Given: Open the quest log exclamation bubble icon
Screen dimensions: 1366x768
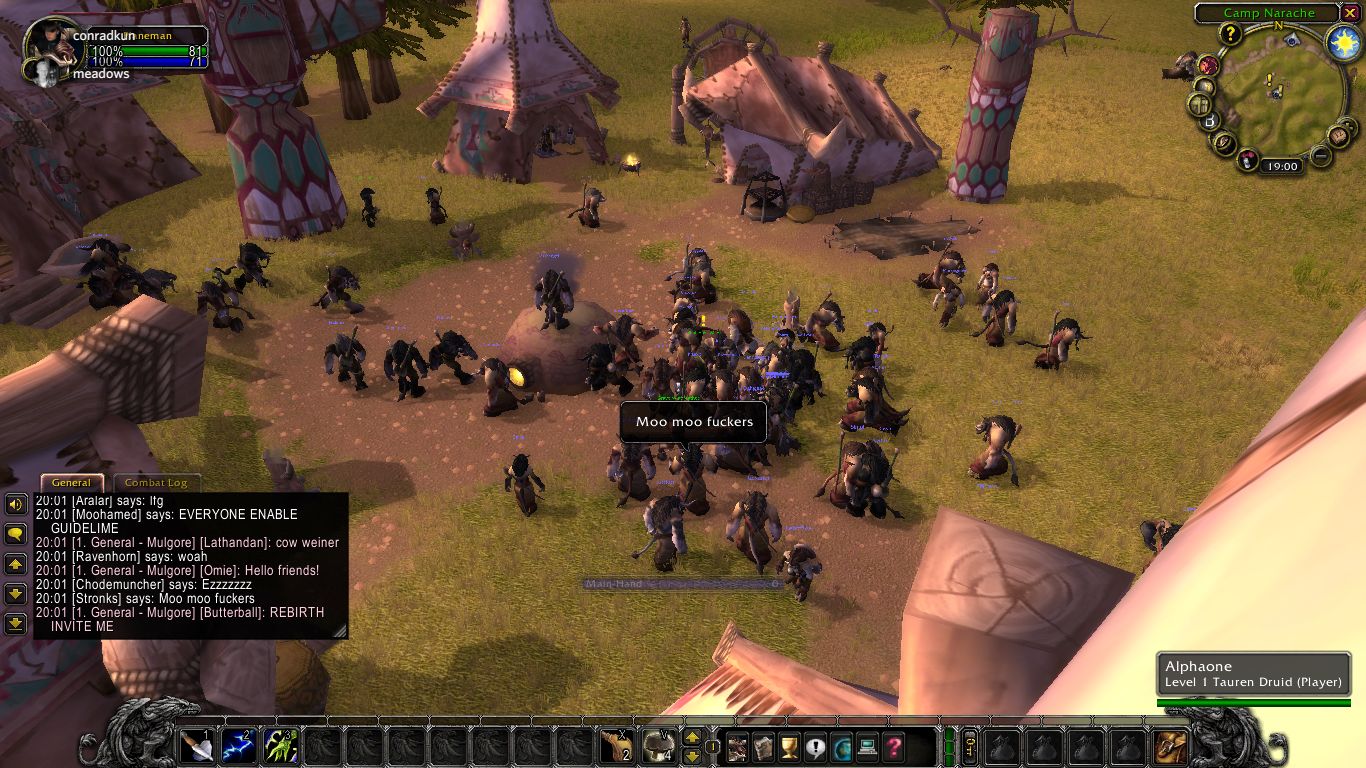Looking at the screenshot, I should pos(815,746).
